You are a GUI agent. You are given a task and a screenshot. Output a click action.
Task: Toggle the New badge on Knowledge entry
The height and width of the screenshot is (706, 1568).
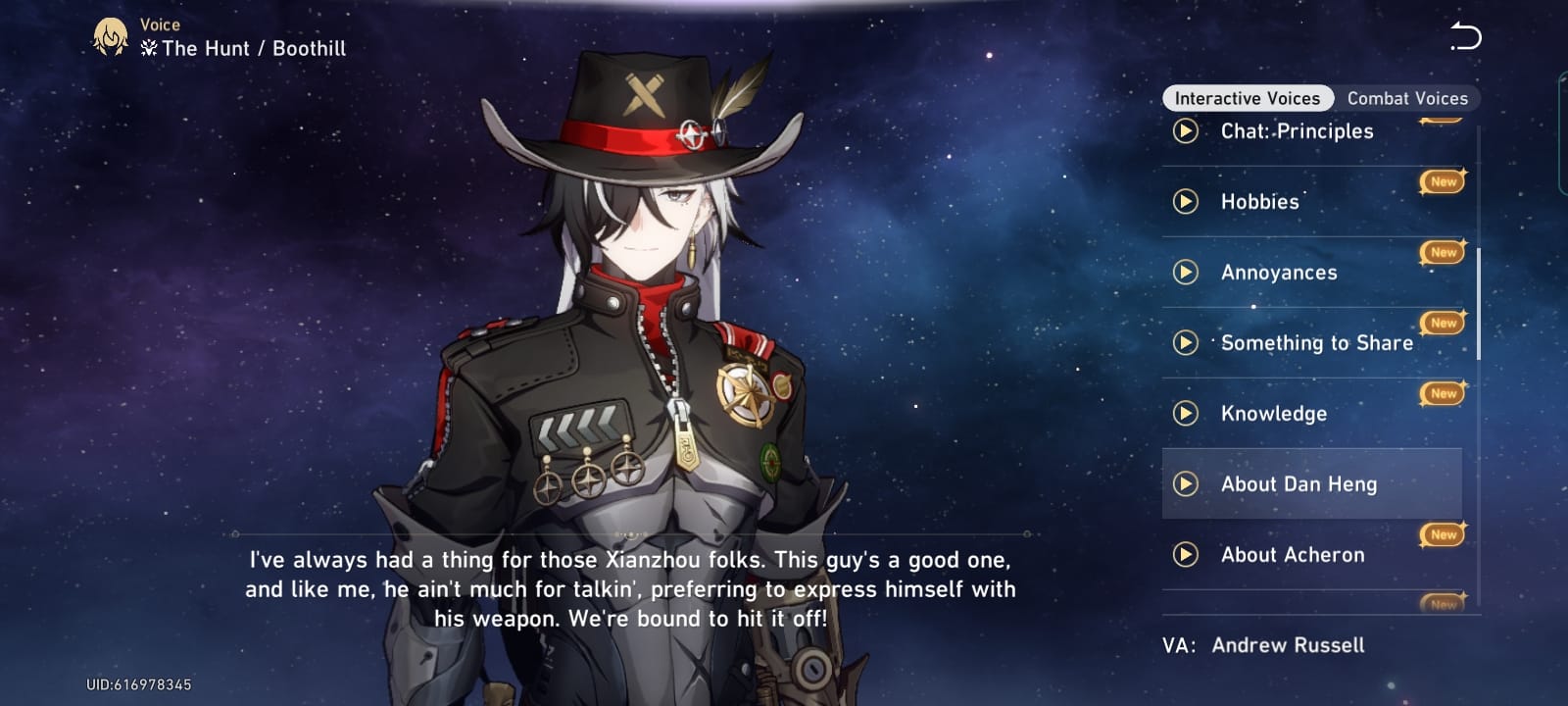point(1442,393)
